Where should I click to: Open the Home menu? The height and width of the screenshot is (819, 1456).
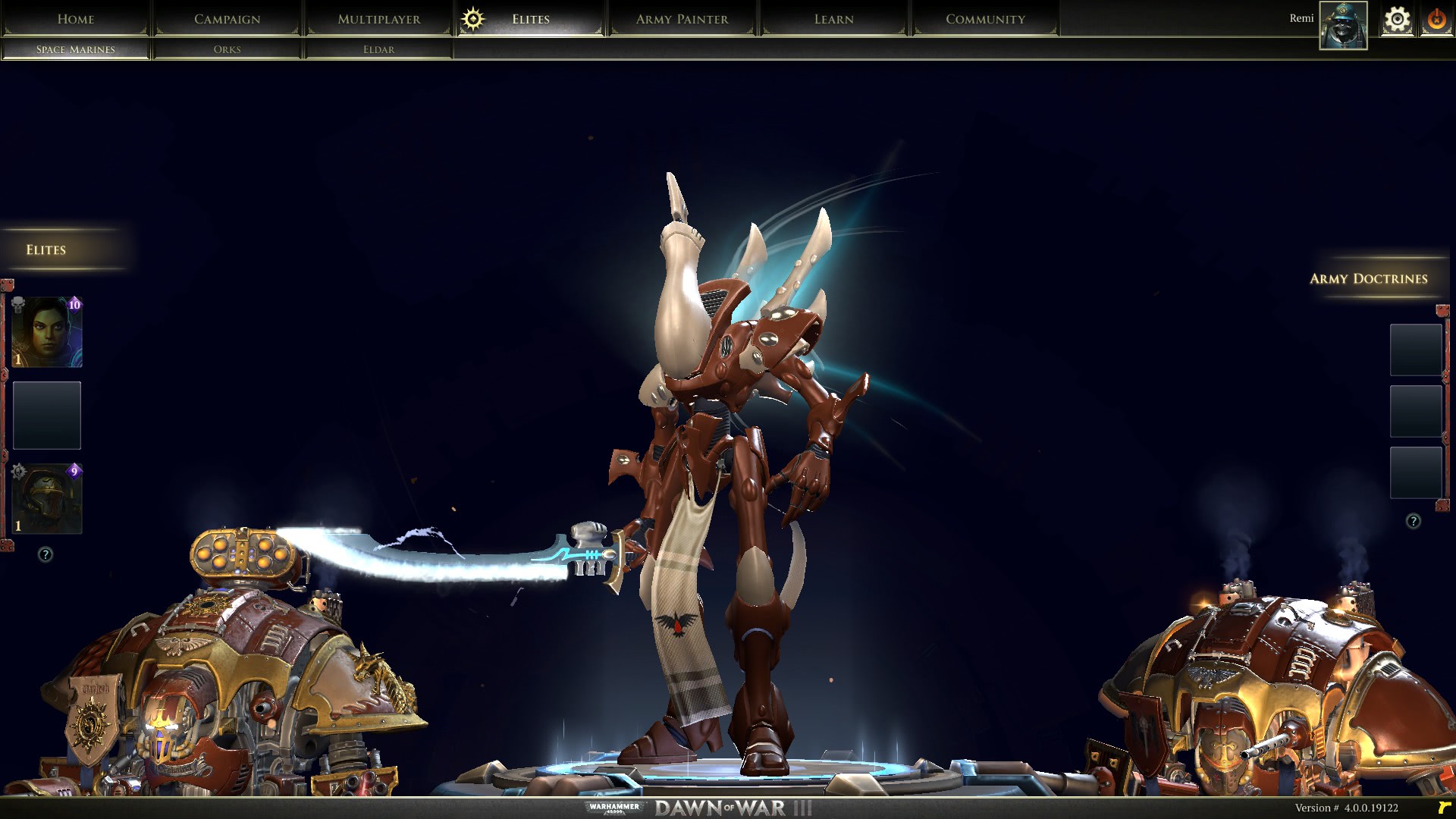coord(76,19)
